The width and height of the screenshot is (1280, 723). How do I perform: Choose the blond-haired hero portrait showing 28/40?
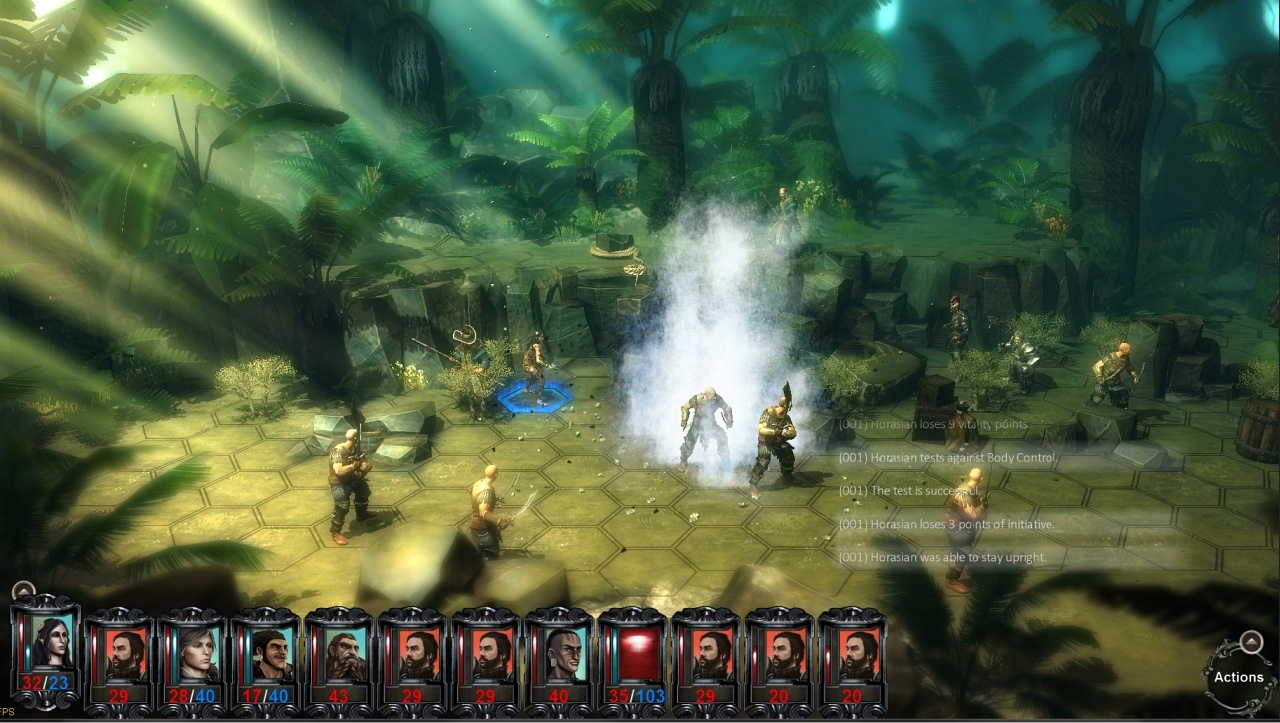192,652
